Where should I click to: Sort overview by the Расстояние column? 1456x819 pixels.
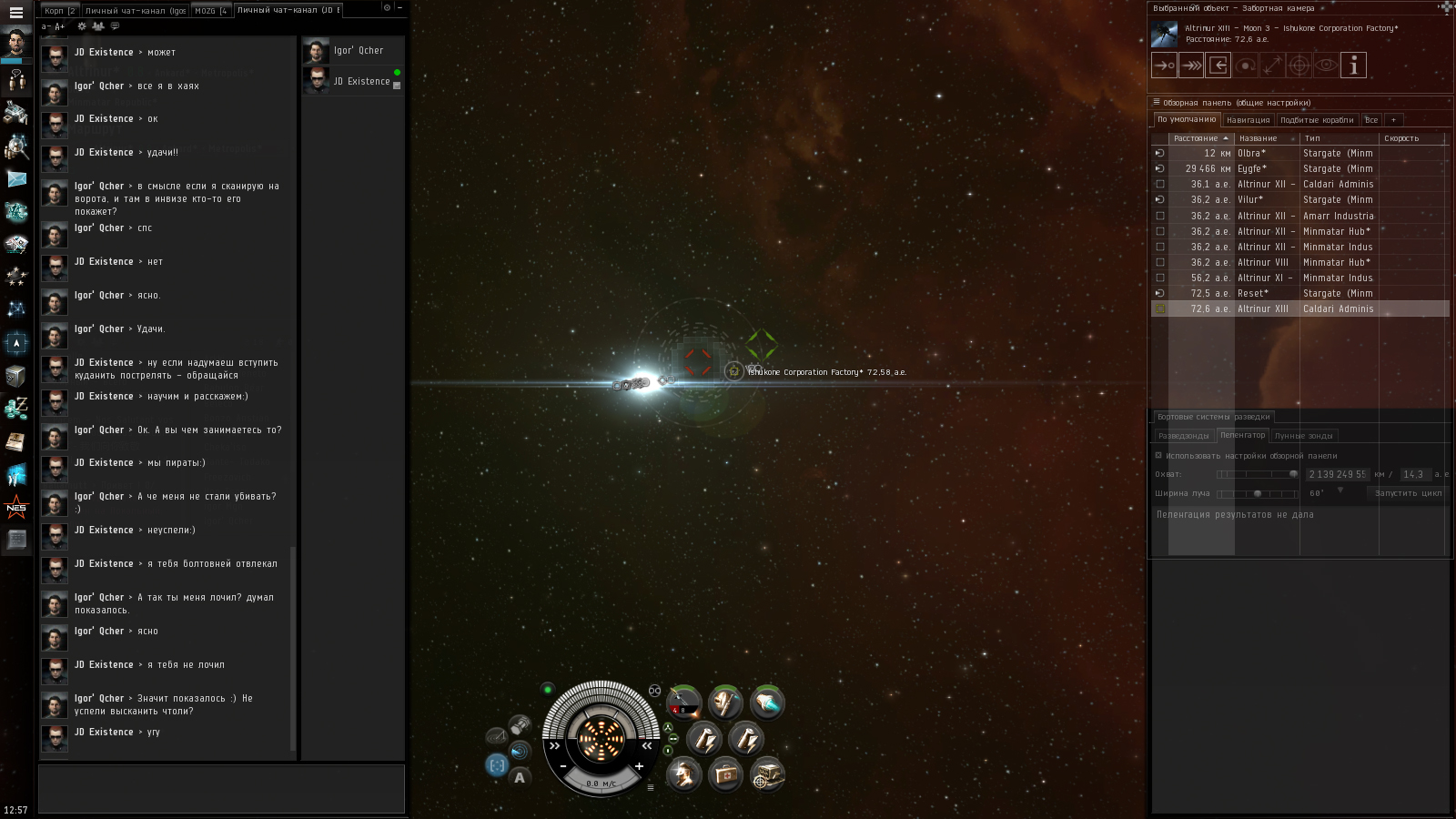[1200, 138]
